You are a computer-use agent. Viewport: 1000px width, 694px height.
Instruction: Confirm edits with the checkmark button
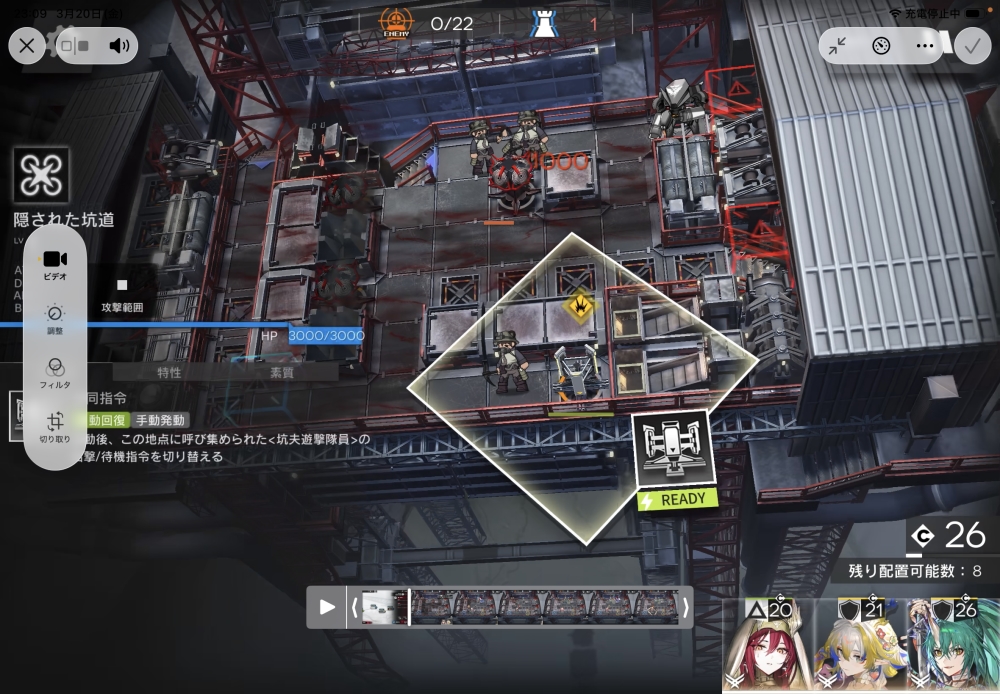(x=970, y=45)
